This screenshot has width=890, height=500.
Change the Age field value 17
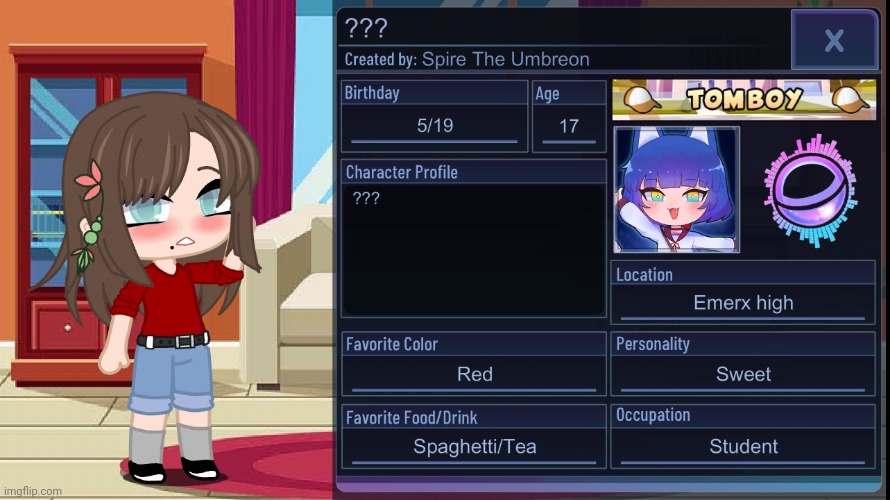(569, 127)
